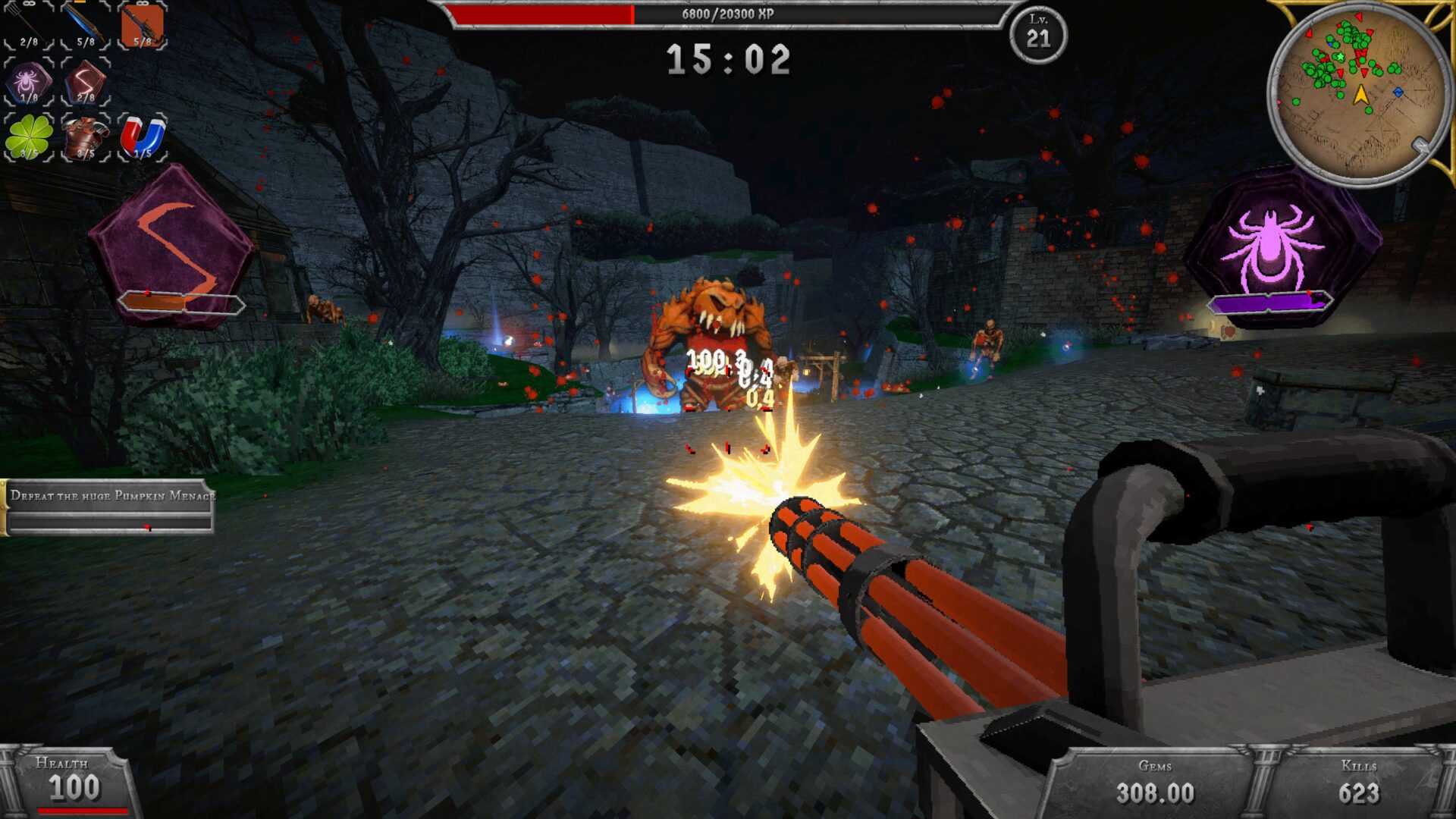Viewport: 1456px width, 819px height.
Task: Open the Pumpkin Menace objective tracker
Action: click(109, 507)
